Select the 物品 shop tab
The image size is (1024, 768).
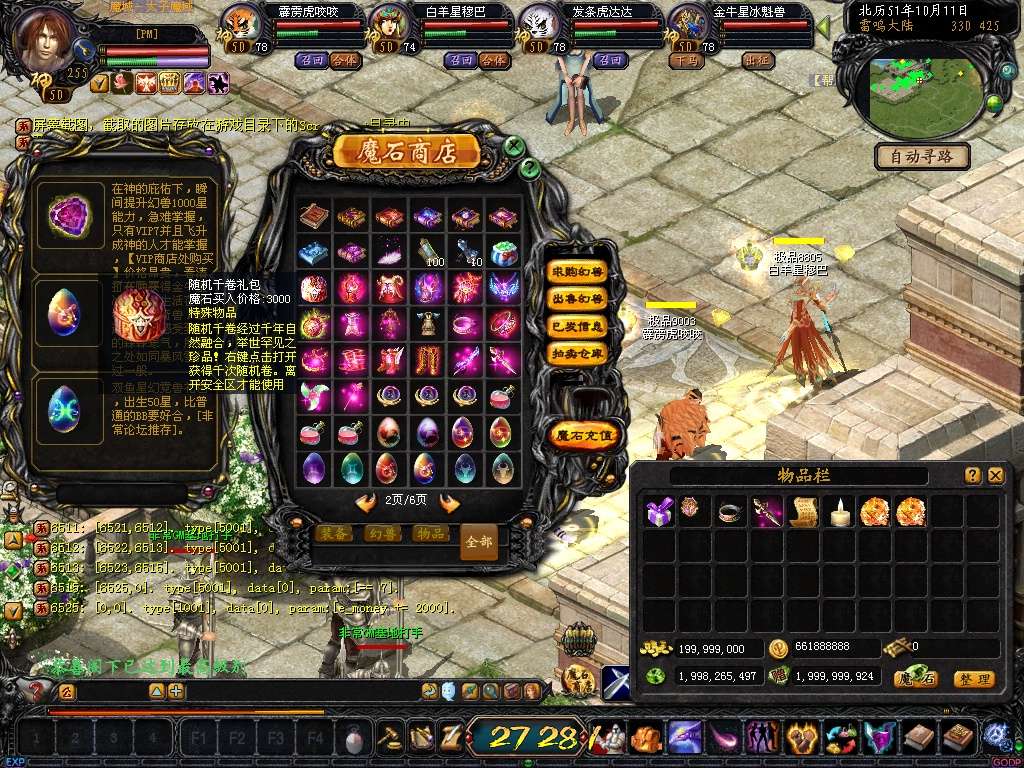pyautogui.click(x=430, y=534)
